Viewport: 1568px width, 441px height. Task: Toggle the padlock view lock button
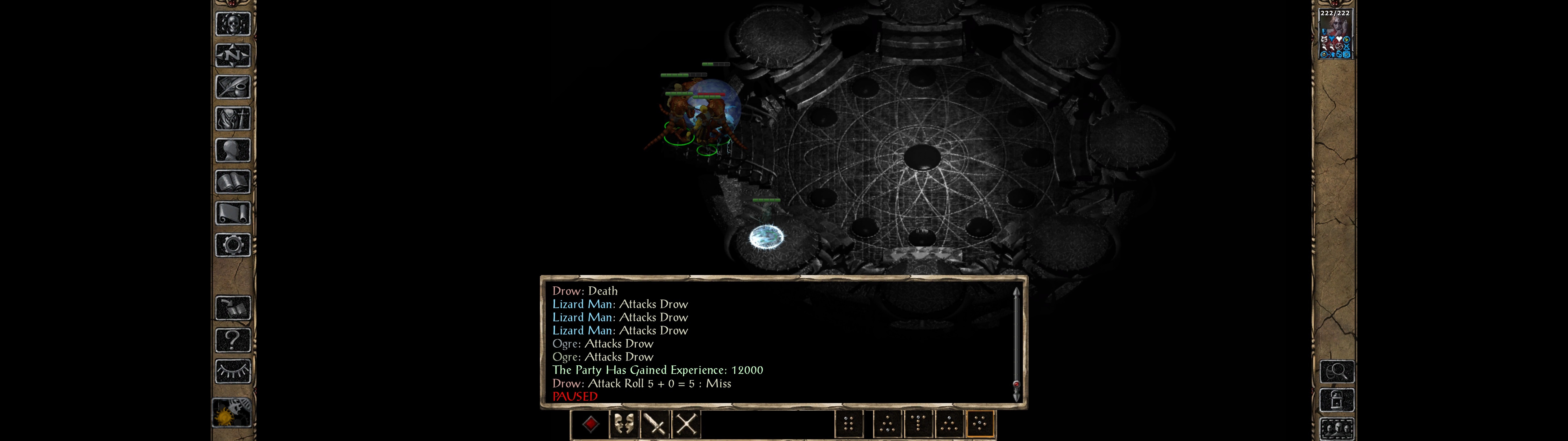(1337, 400)
